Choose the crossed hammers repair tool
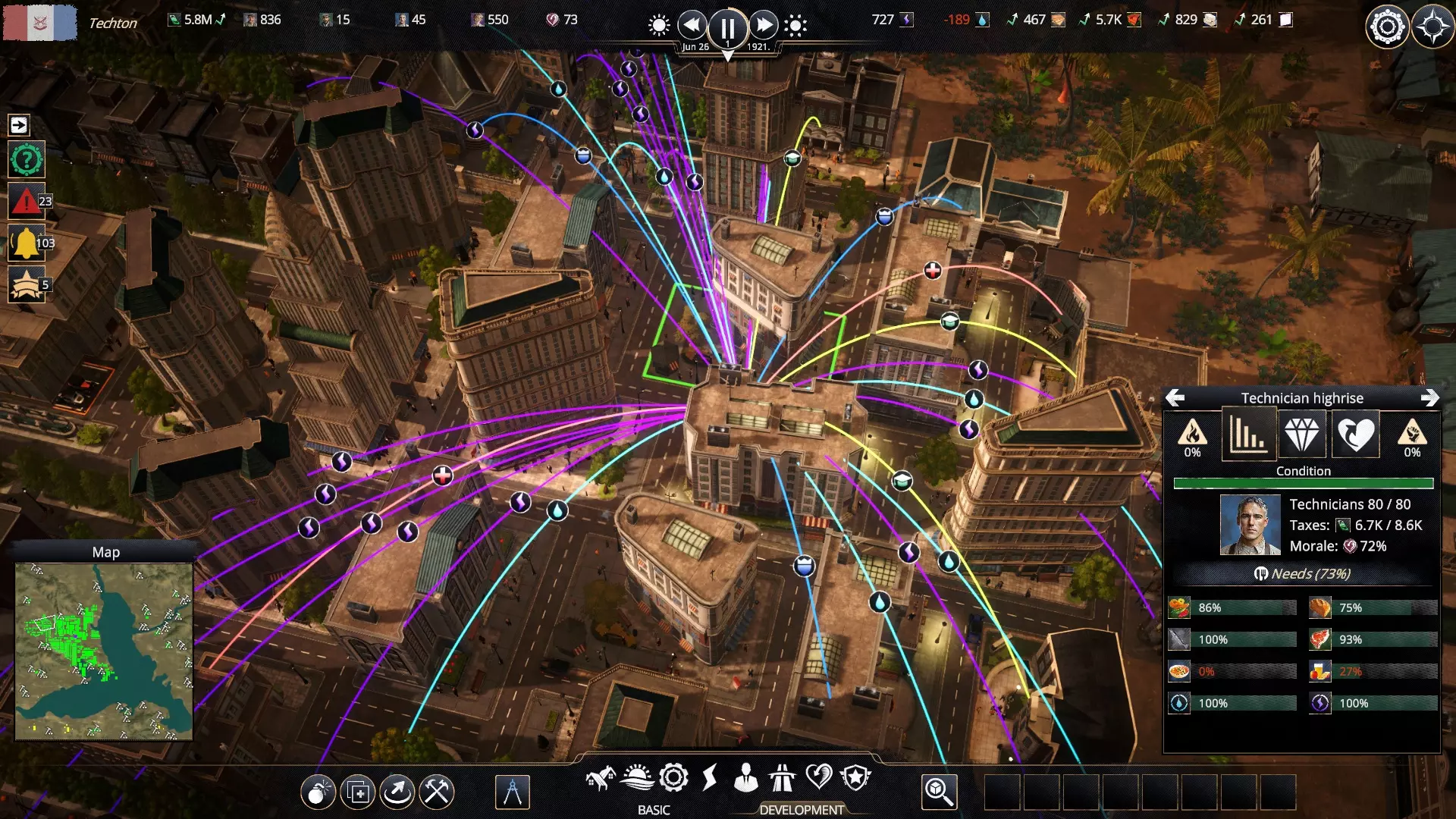Screen dimensions: 1456x819 (437, 792)
